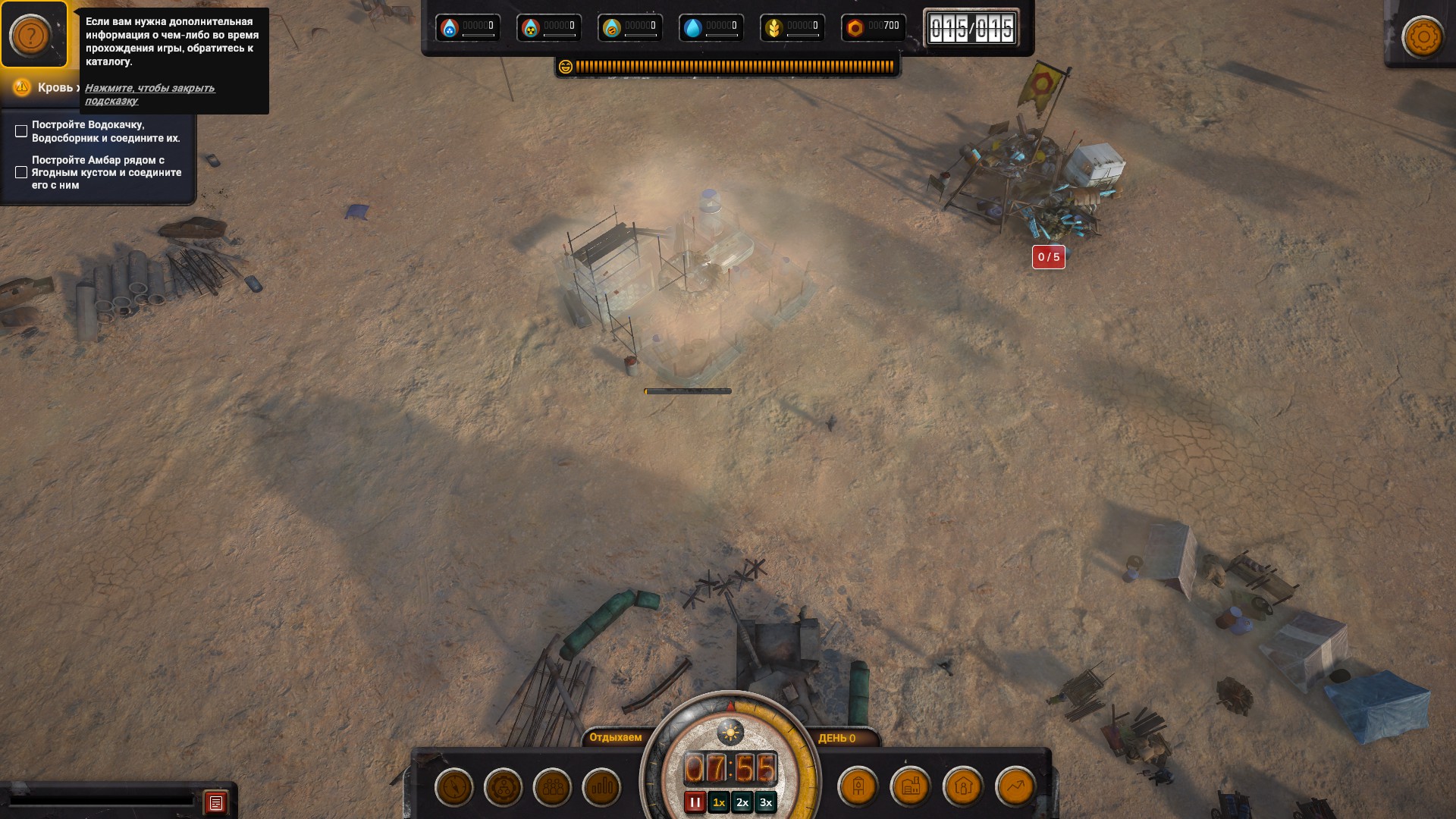Open the gear settings button
Image resolution: width=1456 pixels, height=819 pixels.
pyautogui.click(x=1423, y=36)
